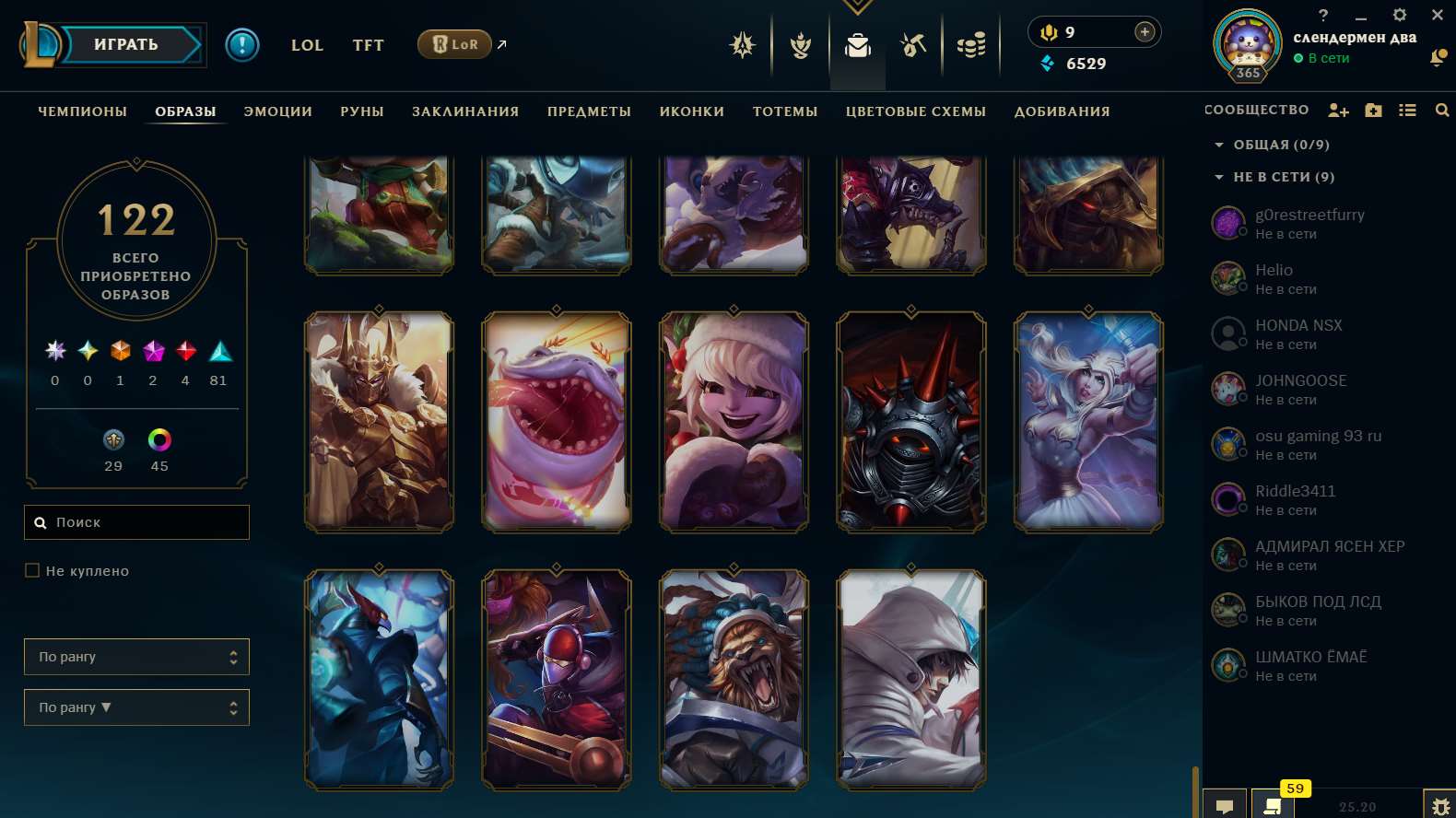Click the group creation folder icon
The height and width of the screenshot is (818, 1456).
pos(1373,110)
